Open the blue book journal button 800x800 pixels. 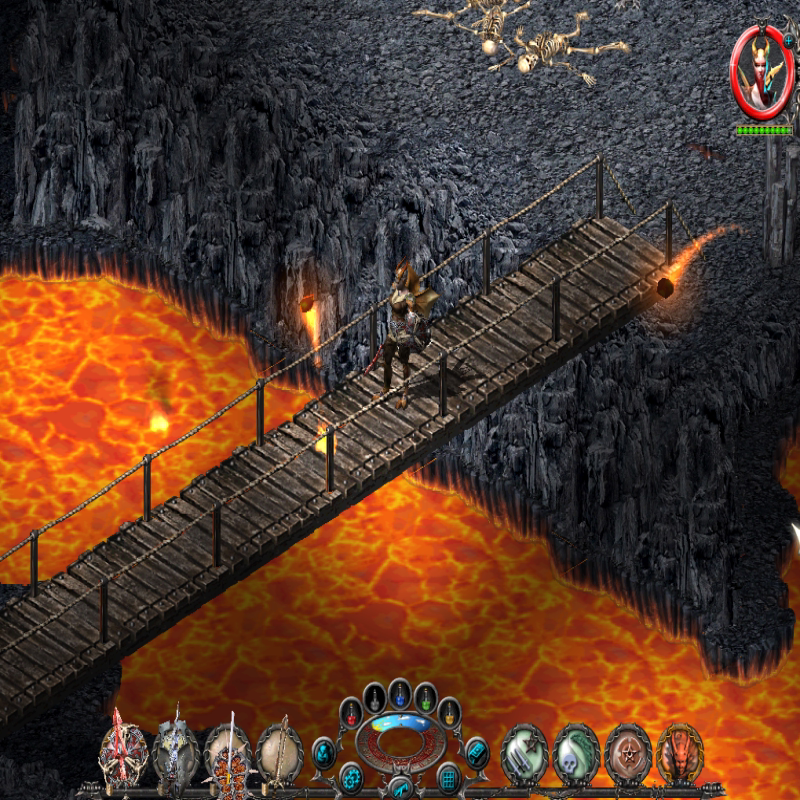[476, 751]
